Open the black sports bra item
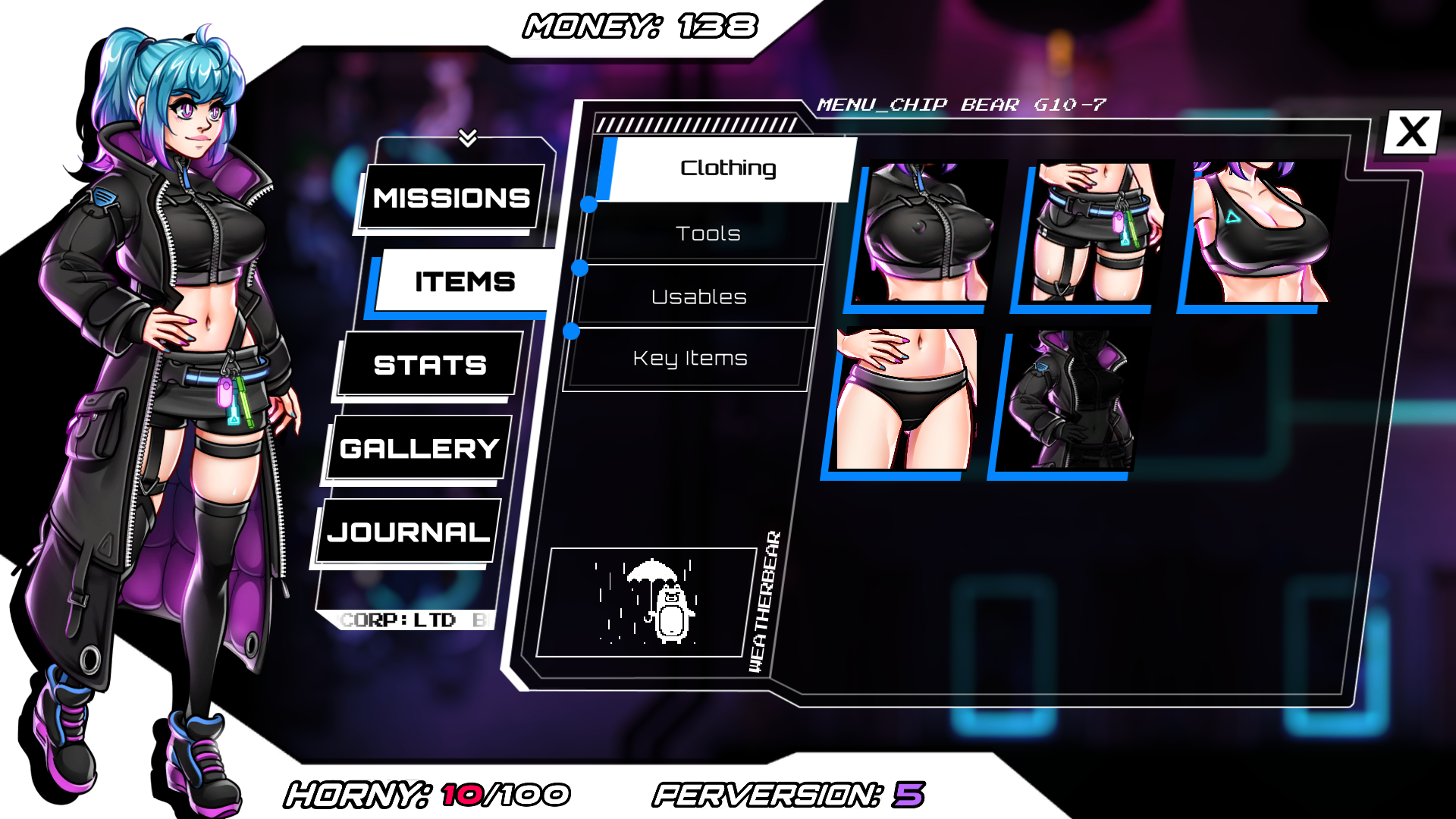The image size is (1456, 819). (1259, 231)
